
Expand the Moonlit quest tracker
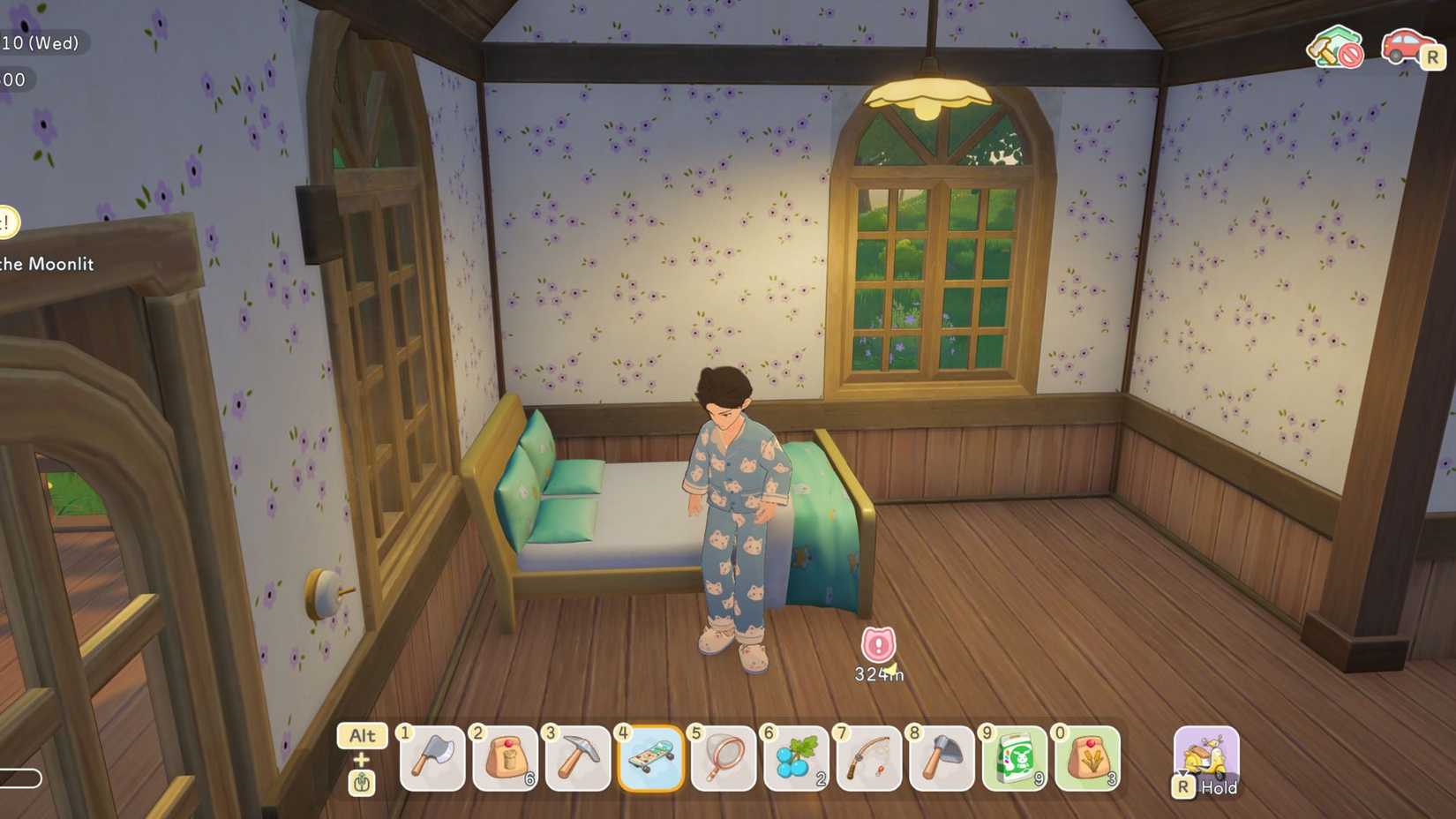49,264
